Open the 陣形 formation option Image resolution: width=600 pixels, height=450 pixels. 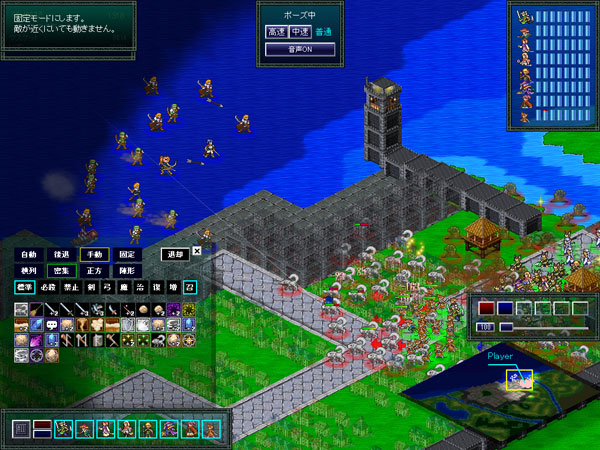coord(125,271)
